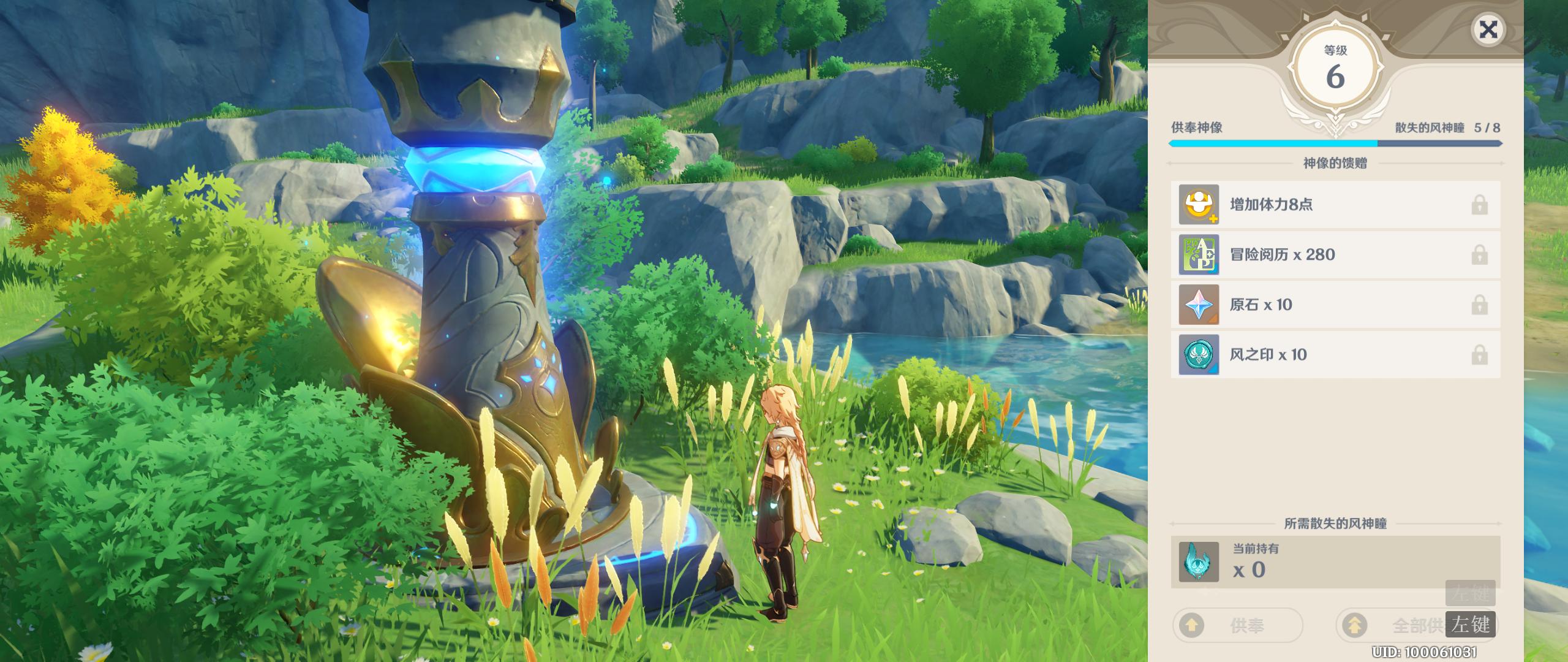This screenshot has width=1568, height=662.
Task: Click the 全部供奉 offer-all button
Action: click(1403, 625)
